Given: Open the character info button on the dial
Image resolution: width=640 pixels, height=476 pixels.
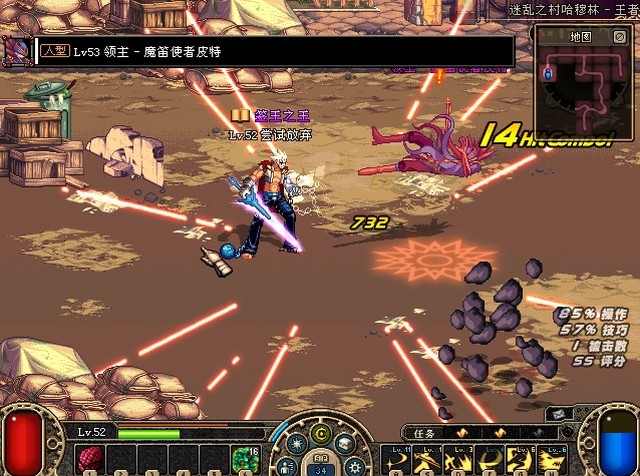Looking at the screenshot, I should click(289, 465).
